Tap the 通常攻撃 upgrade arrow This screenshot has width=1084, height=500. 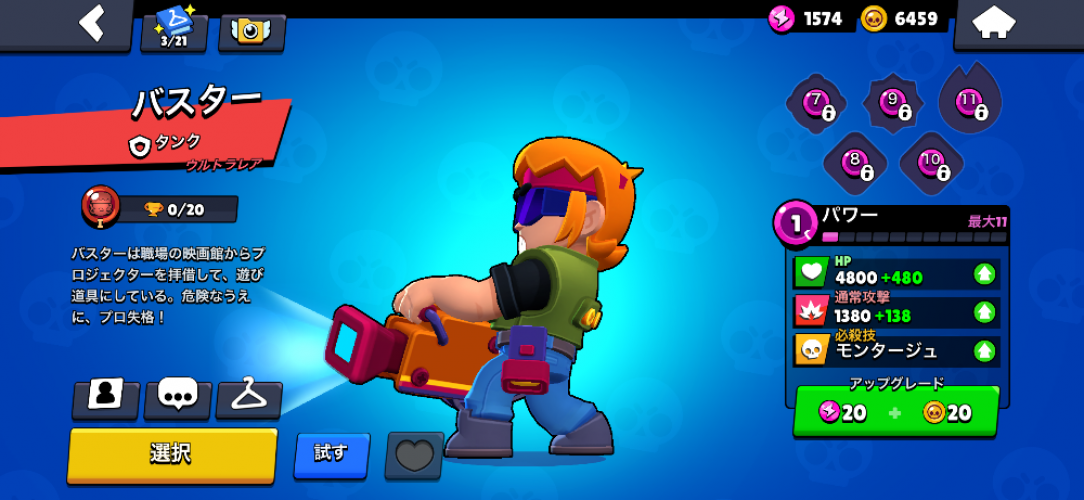point(985,312)
